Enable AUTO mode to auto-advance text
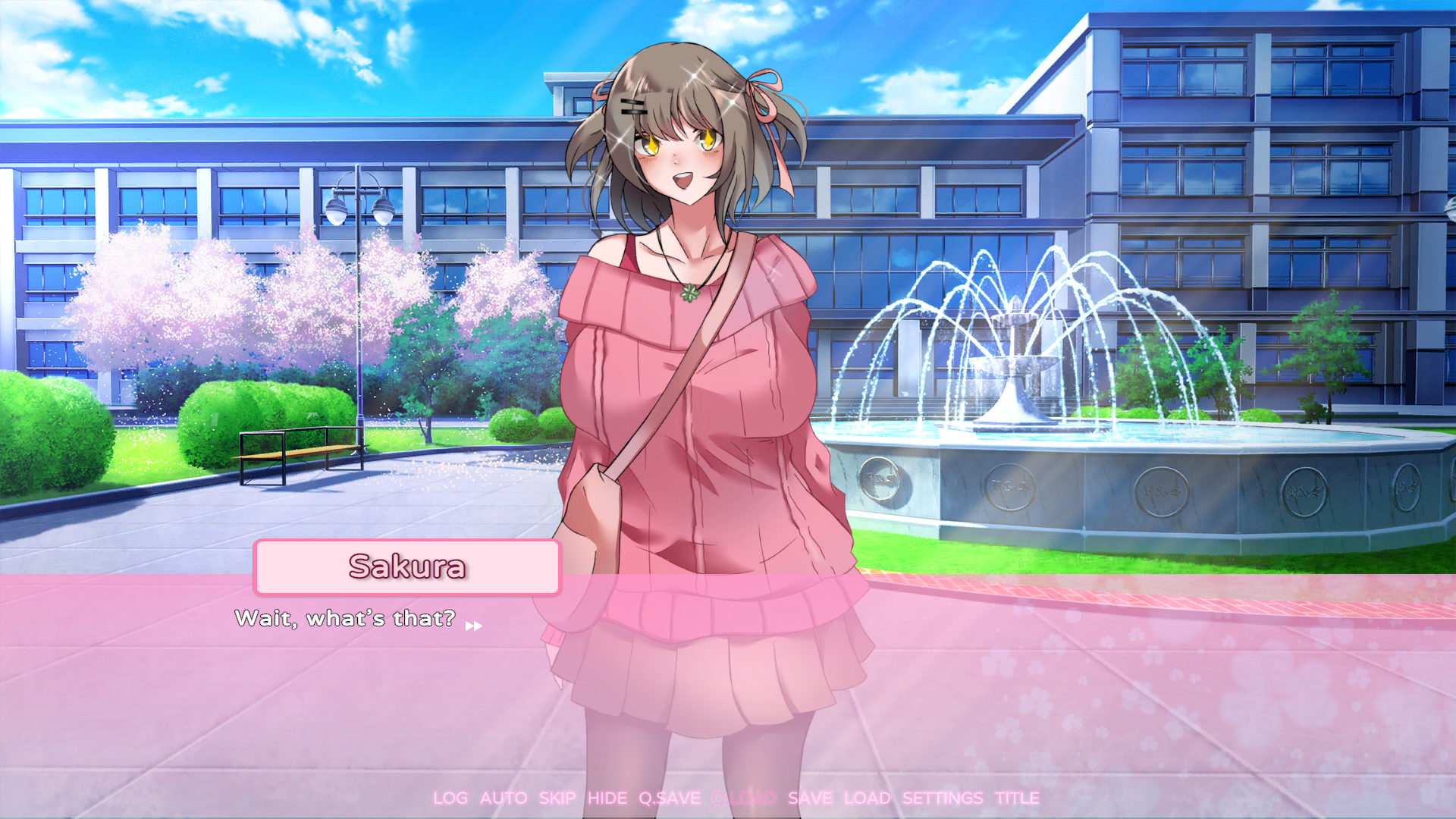The image size is (1456, 819). click(x=504, y=798)
